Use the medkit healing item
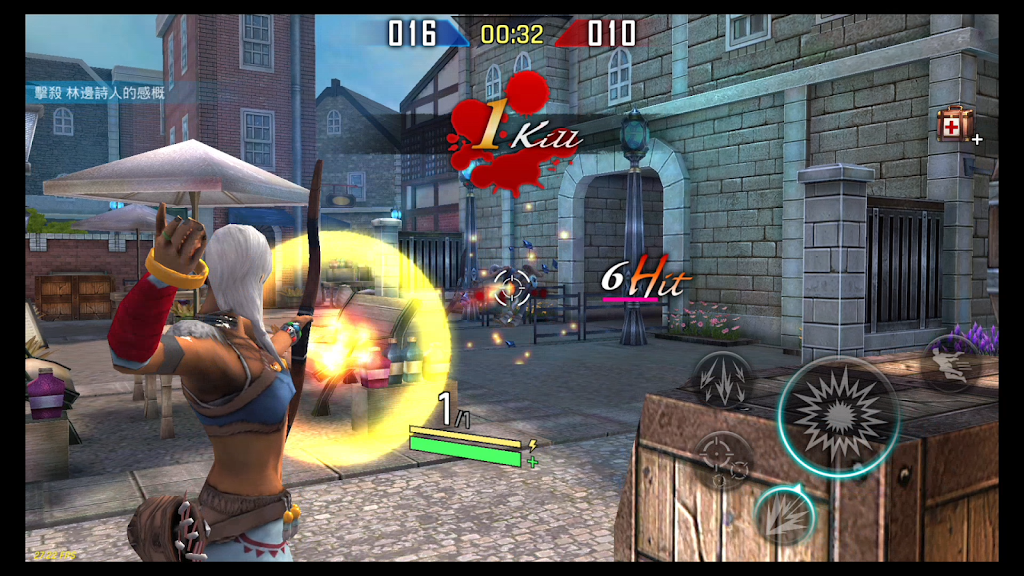The width and height of the screenshot is (1024, 576). (954, 125)
